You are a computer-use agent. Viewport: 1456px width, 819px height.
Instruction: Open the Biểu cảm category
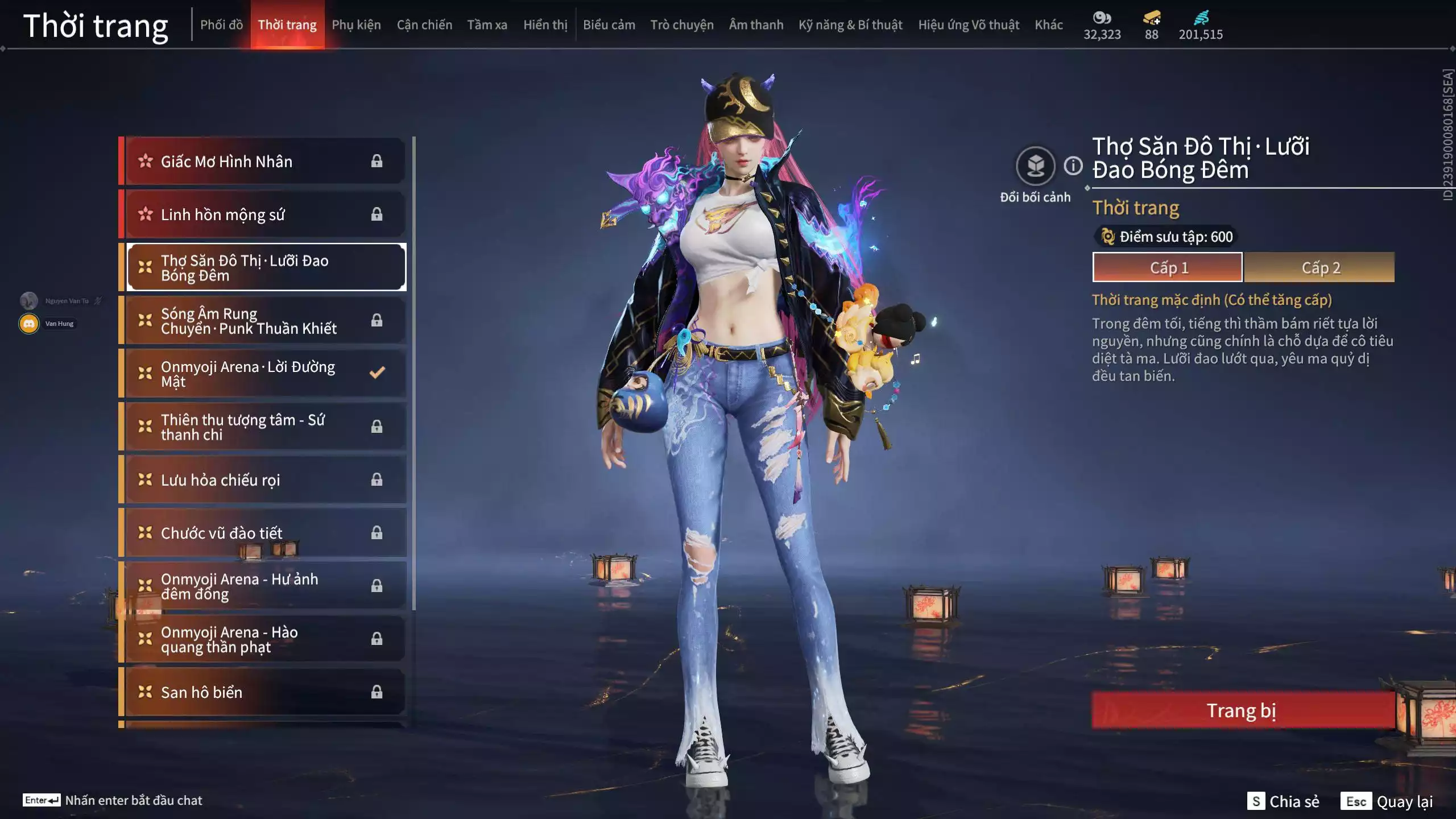(x=608, y=25)
